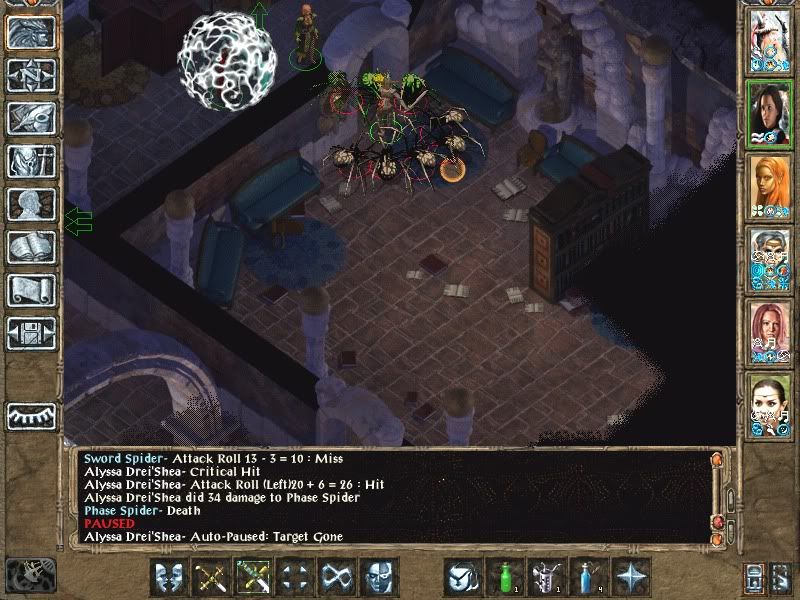Screen dimensions: 800x600
Task: Activate the four-pointed star special abilities button
Action: pyautogui.click(x=630, y=578)
